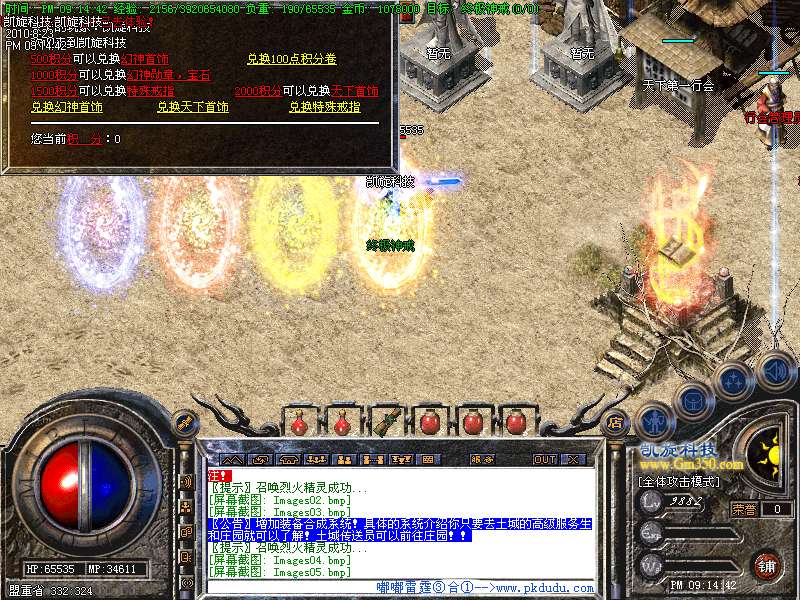The height and width of the screenshot is (600, 800).
Task: Toggle the 全体攻击模式 attack mode label
Action: (681, 481)
